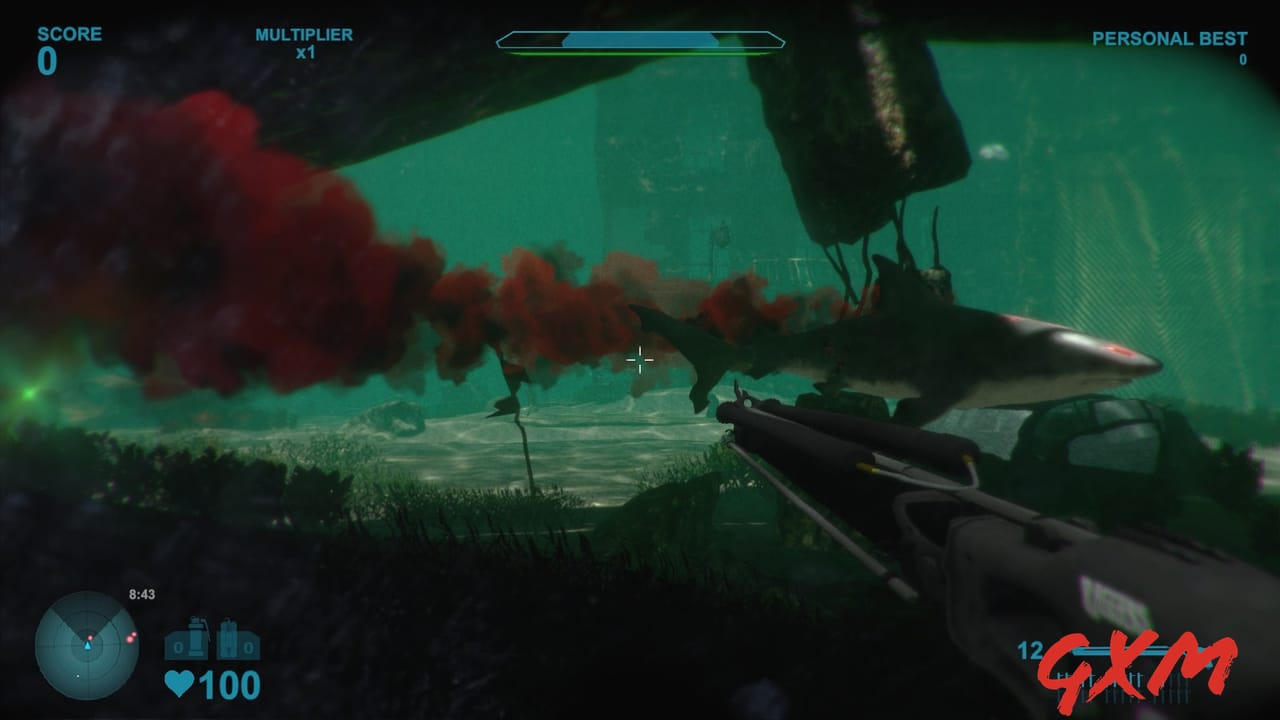Click the SCORE label

pos(68,33)
